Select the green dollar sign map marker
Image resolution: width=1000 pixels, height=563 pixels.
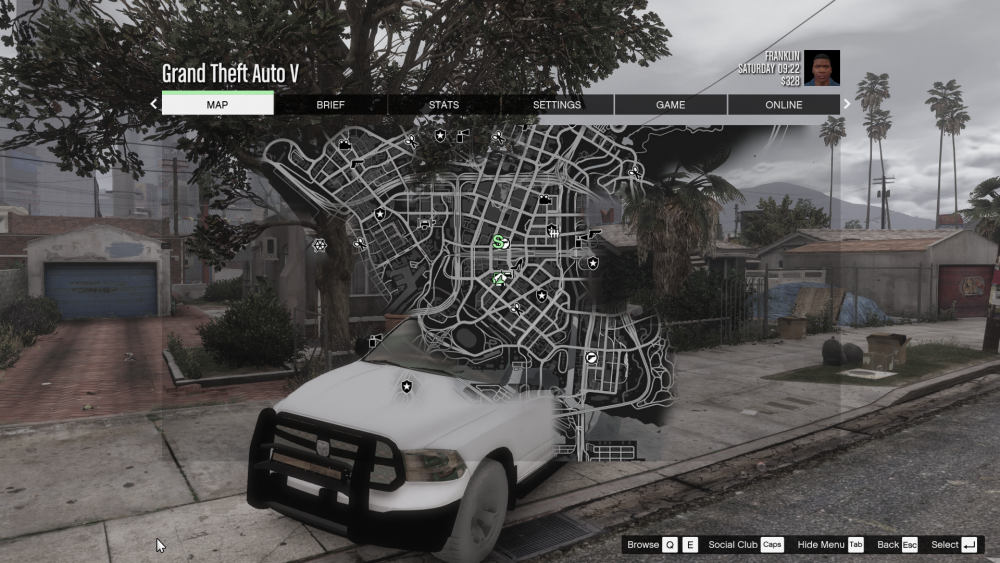[x=499, y=241]
